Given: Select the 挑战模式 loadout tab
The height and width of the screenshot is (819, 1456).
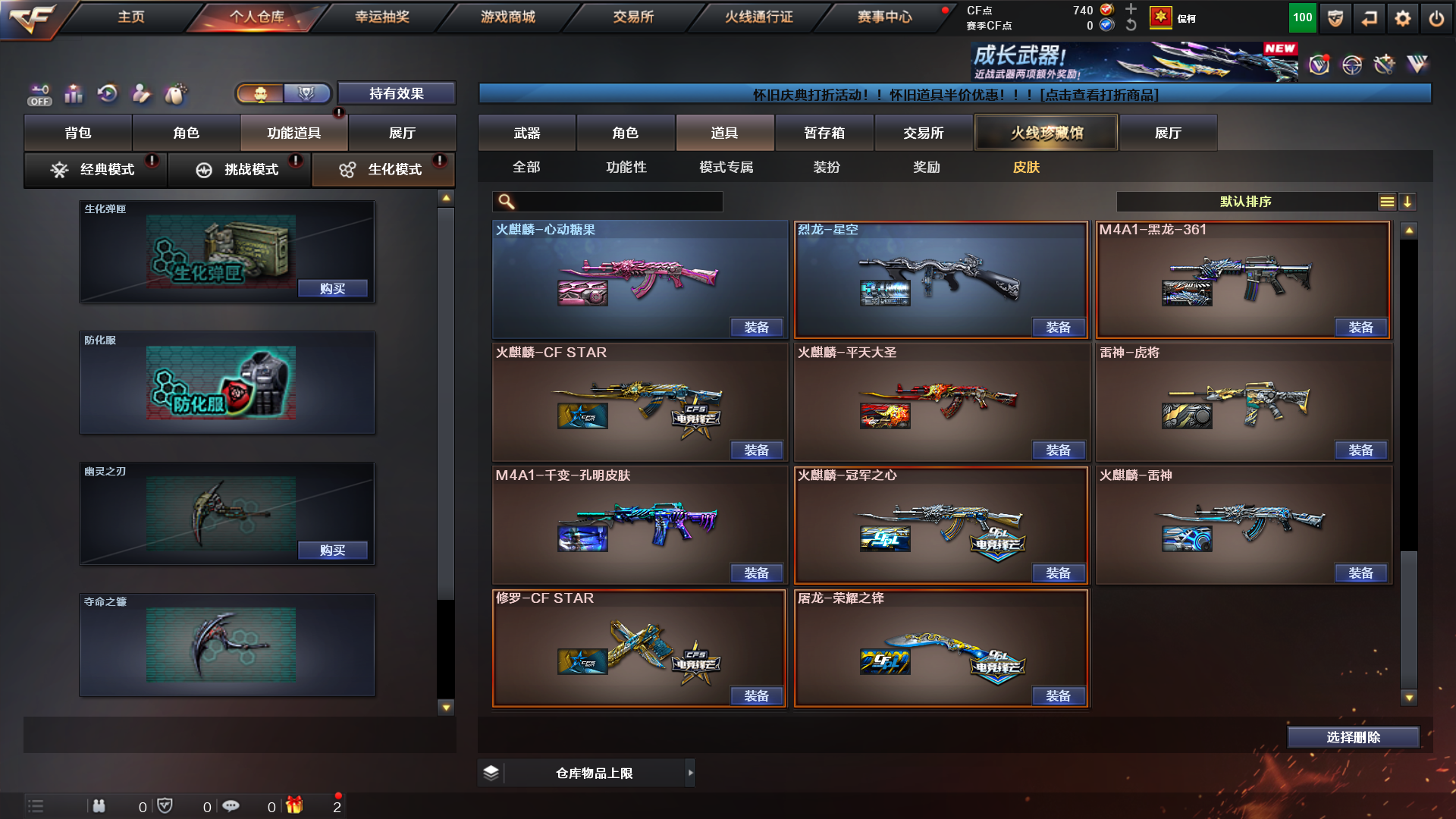Looking at the screenshot, I should (x=240, y=170).
